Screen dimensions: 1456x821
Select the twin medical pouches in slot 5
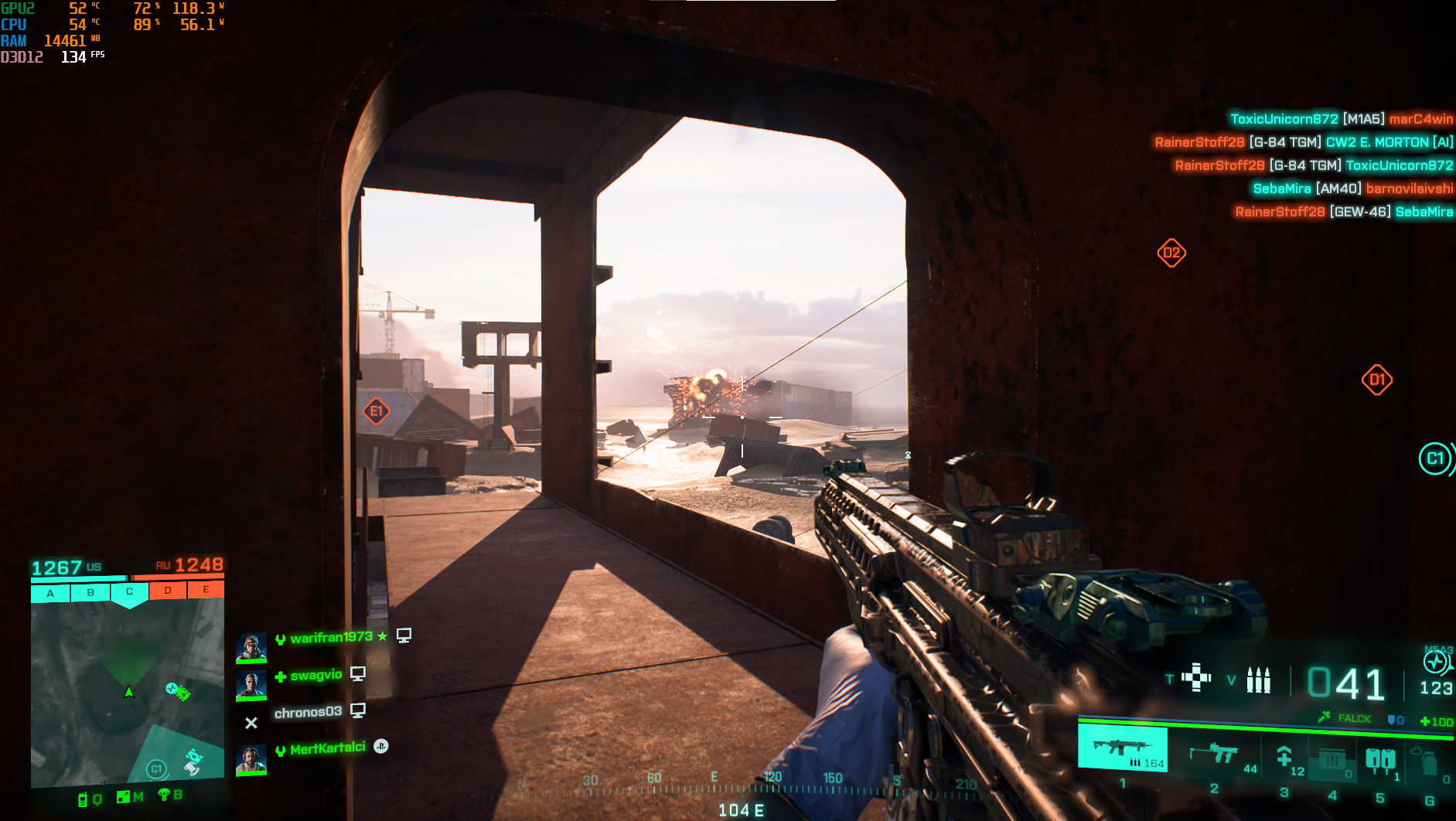1379,760
